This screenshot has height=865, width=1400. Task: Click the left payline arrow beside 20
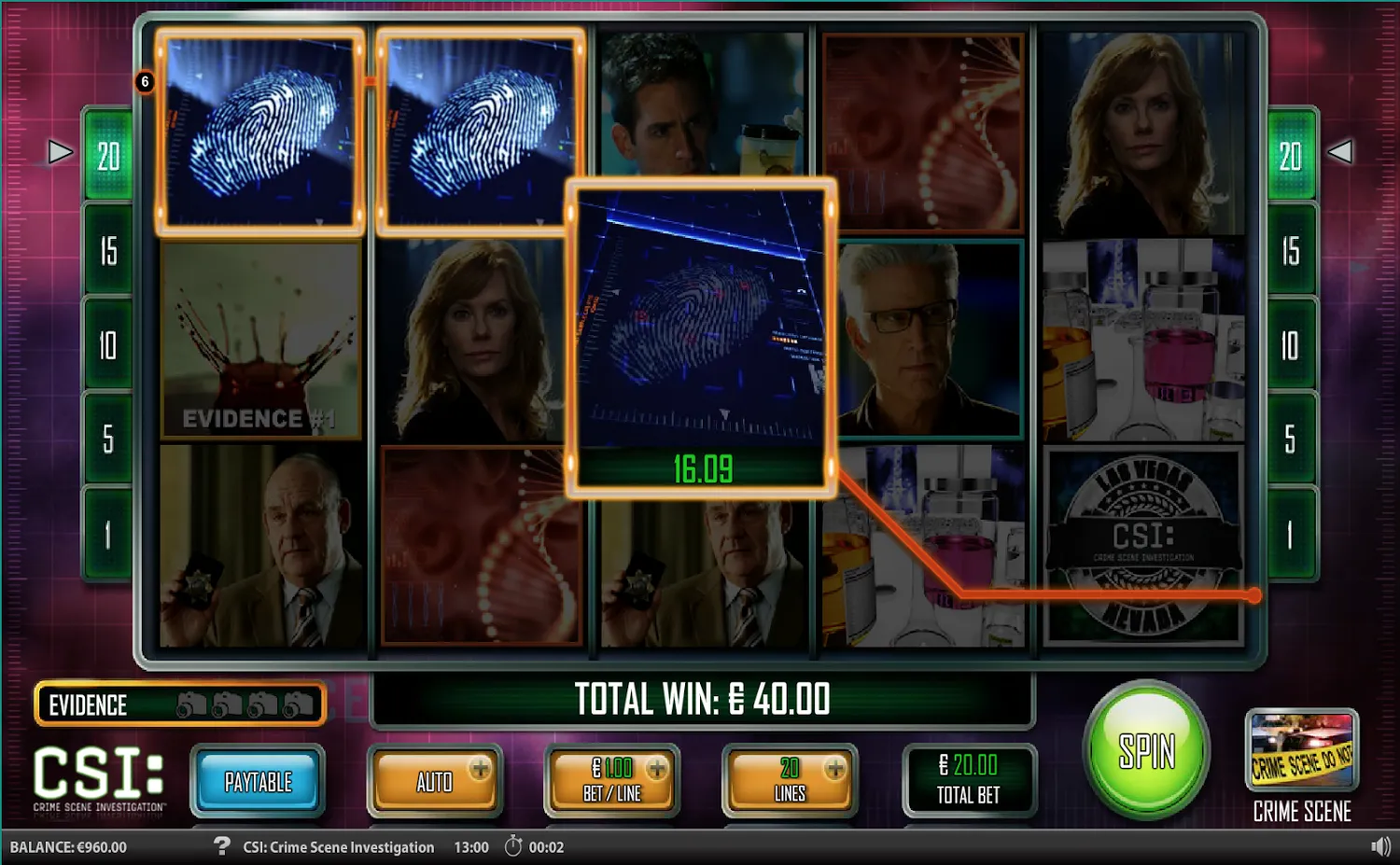[x=59, y=150]
